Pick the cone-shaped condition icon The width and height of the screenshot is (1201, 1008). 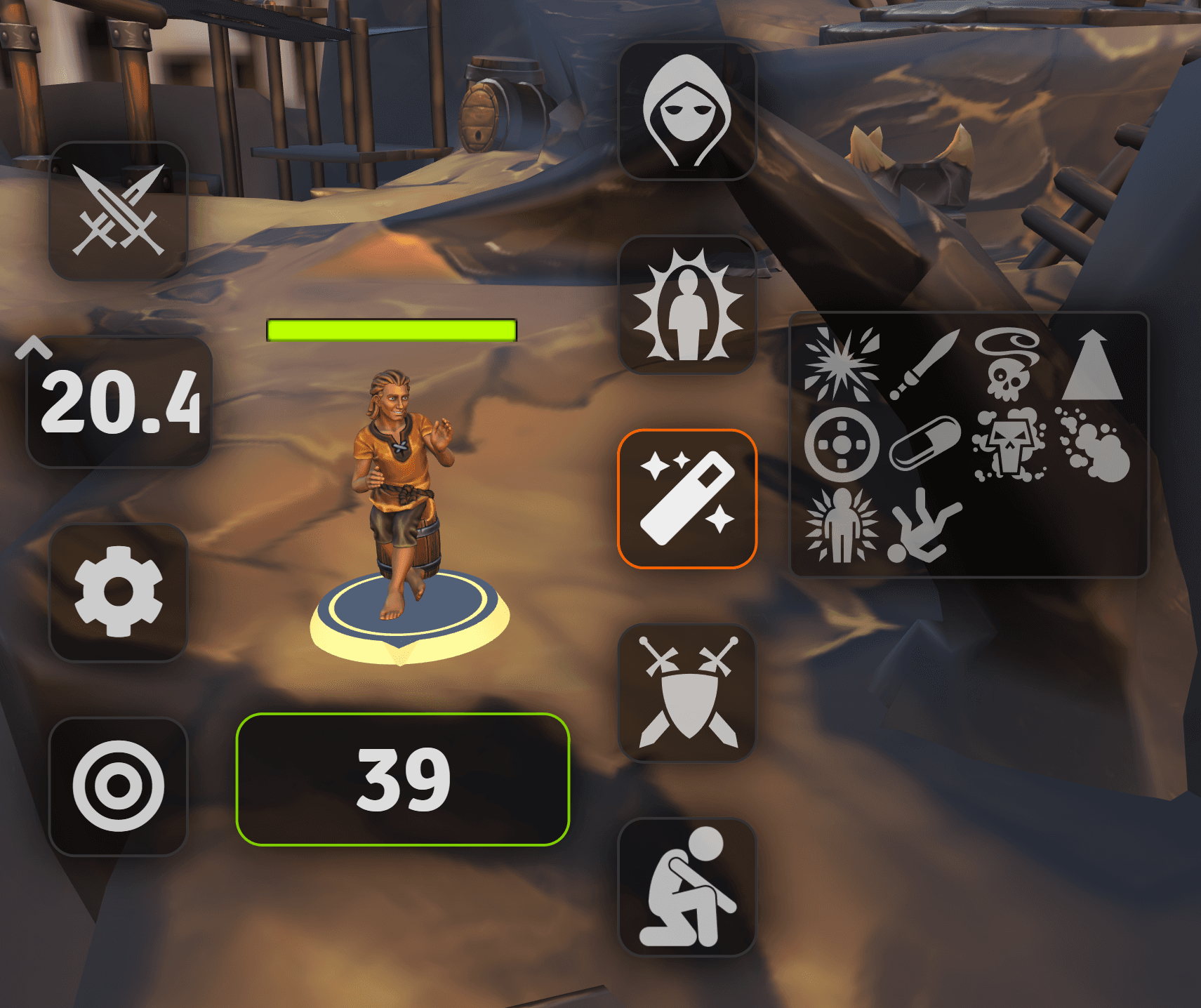1092,365
